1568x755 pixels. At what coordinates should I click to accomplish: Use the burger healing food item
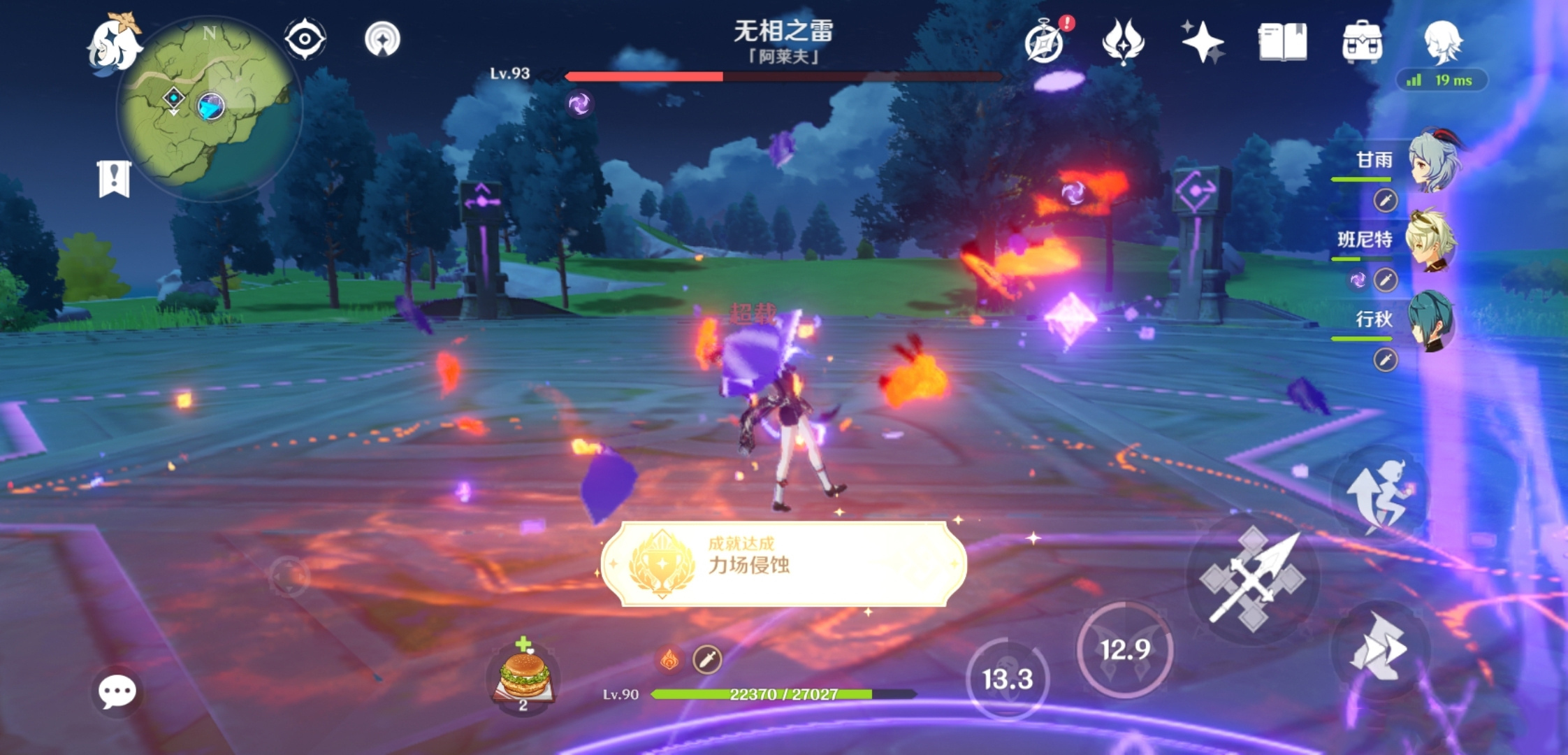point(523,675)
